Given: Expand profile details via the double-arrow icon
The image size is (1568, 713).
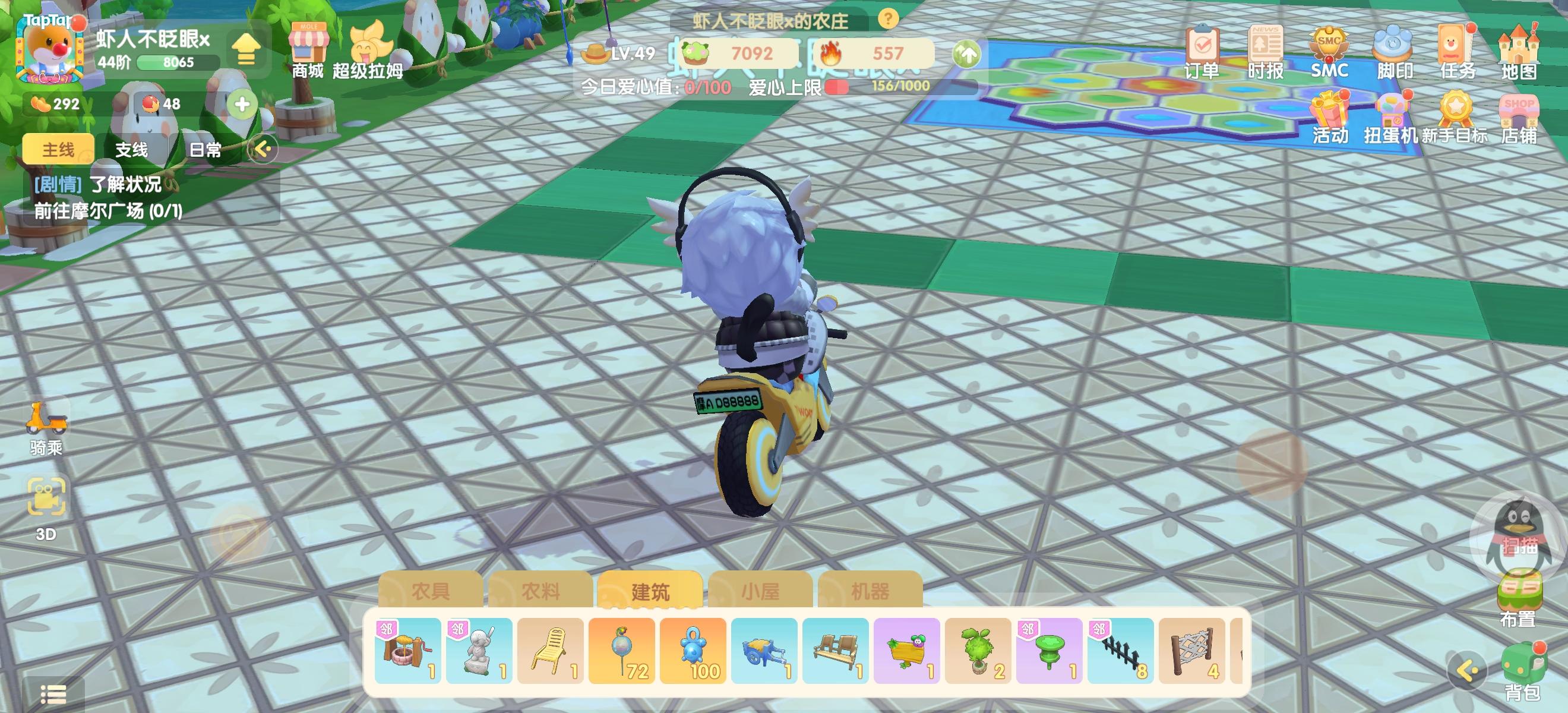Looking at the screenshot, I should [248, 51].
